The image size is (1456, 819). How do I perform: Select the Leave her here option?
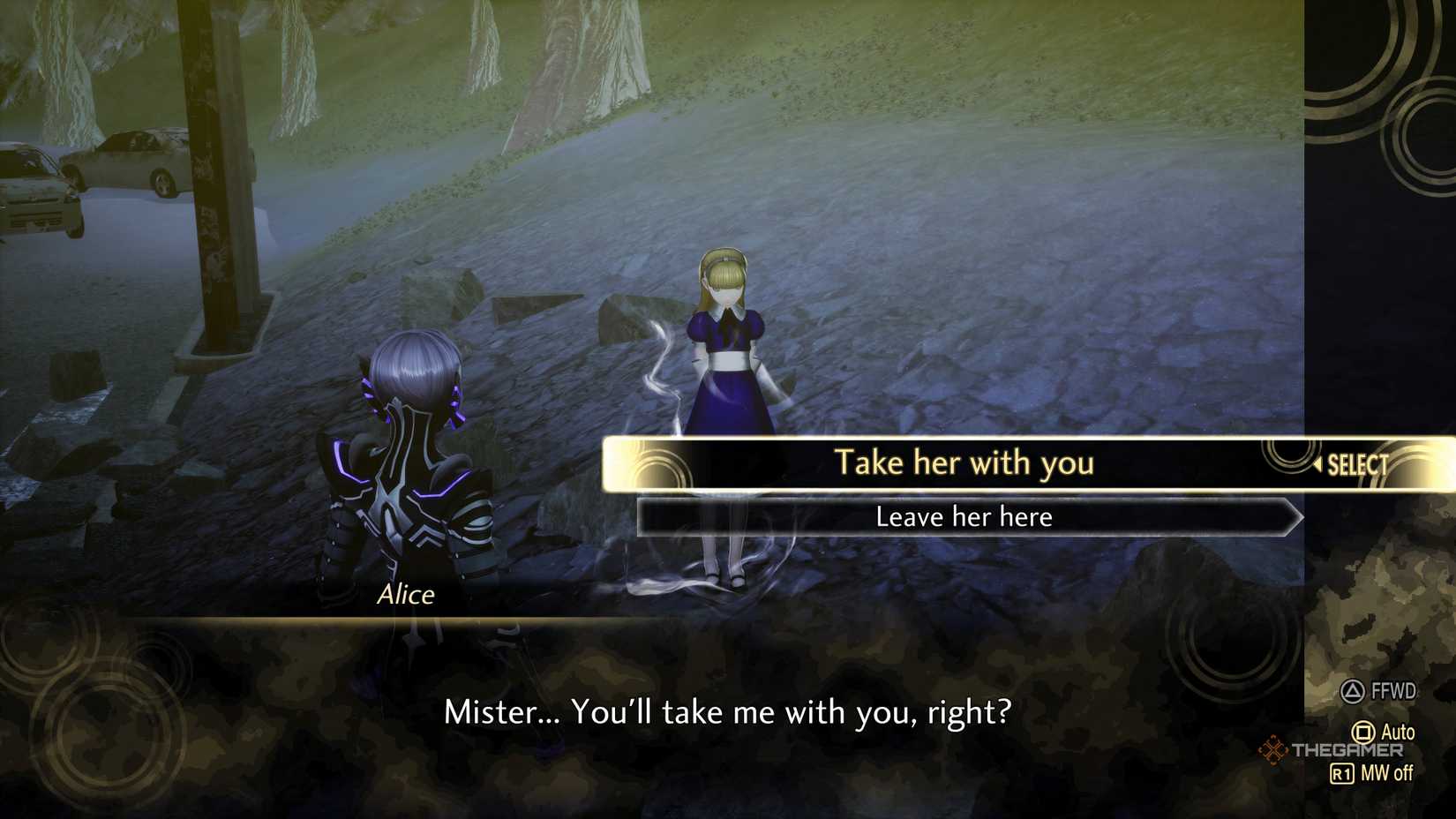(964, 517)
